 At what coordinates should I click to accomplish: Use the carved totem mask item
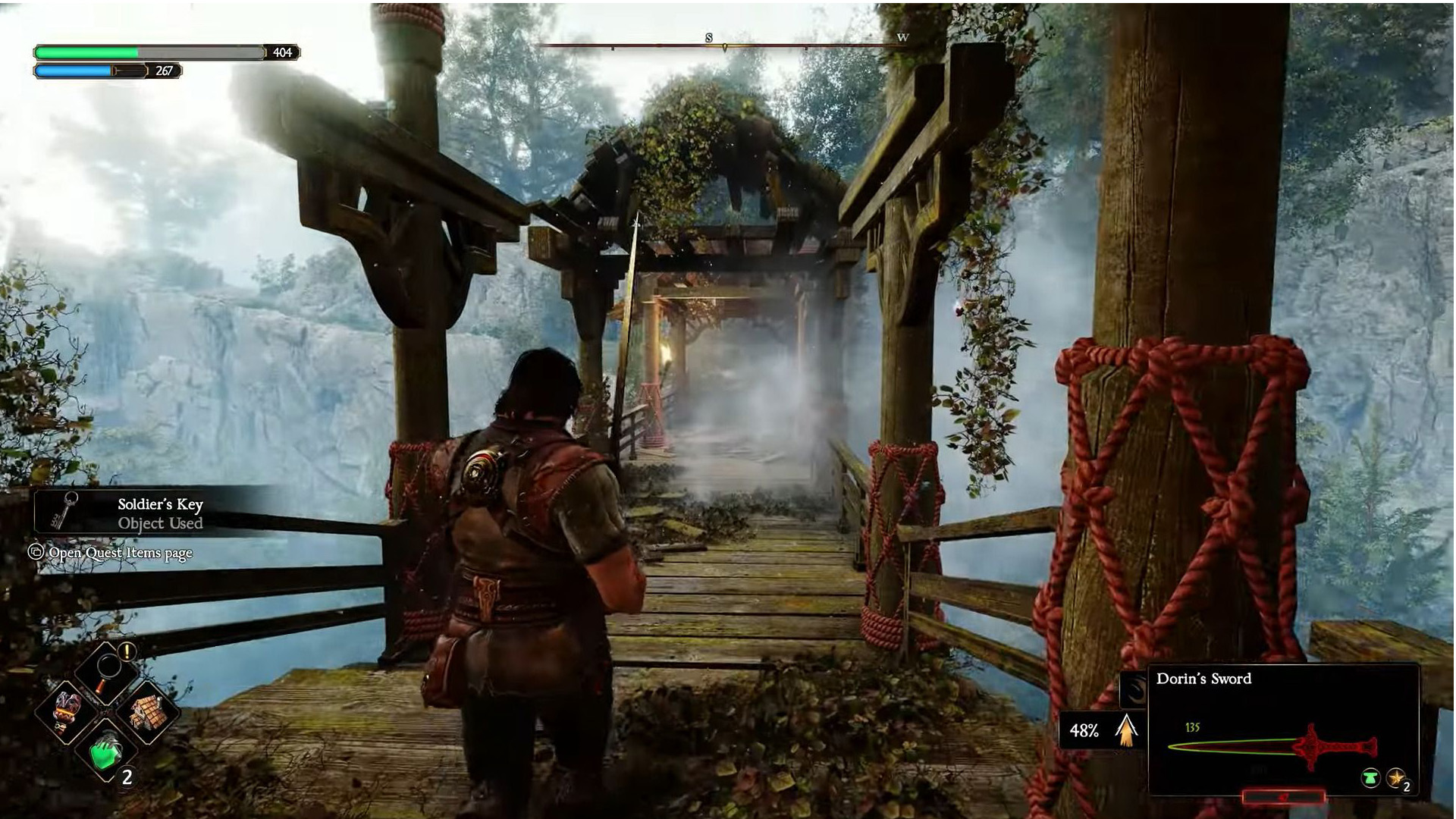(67, 711)
